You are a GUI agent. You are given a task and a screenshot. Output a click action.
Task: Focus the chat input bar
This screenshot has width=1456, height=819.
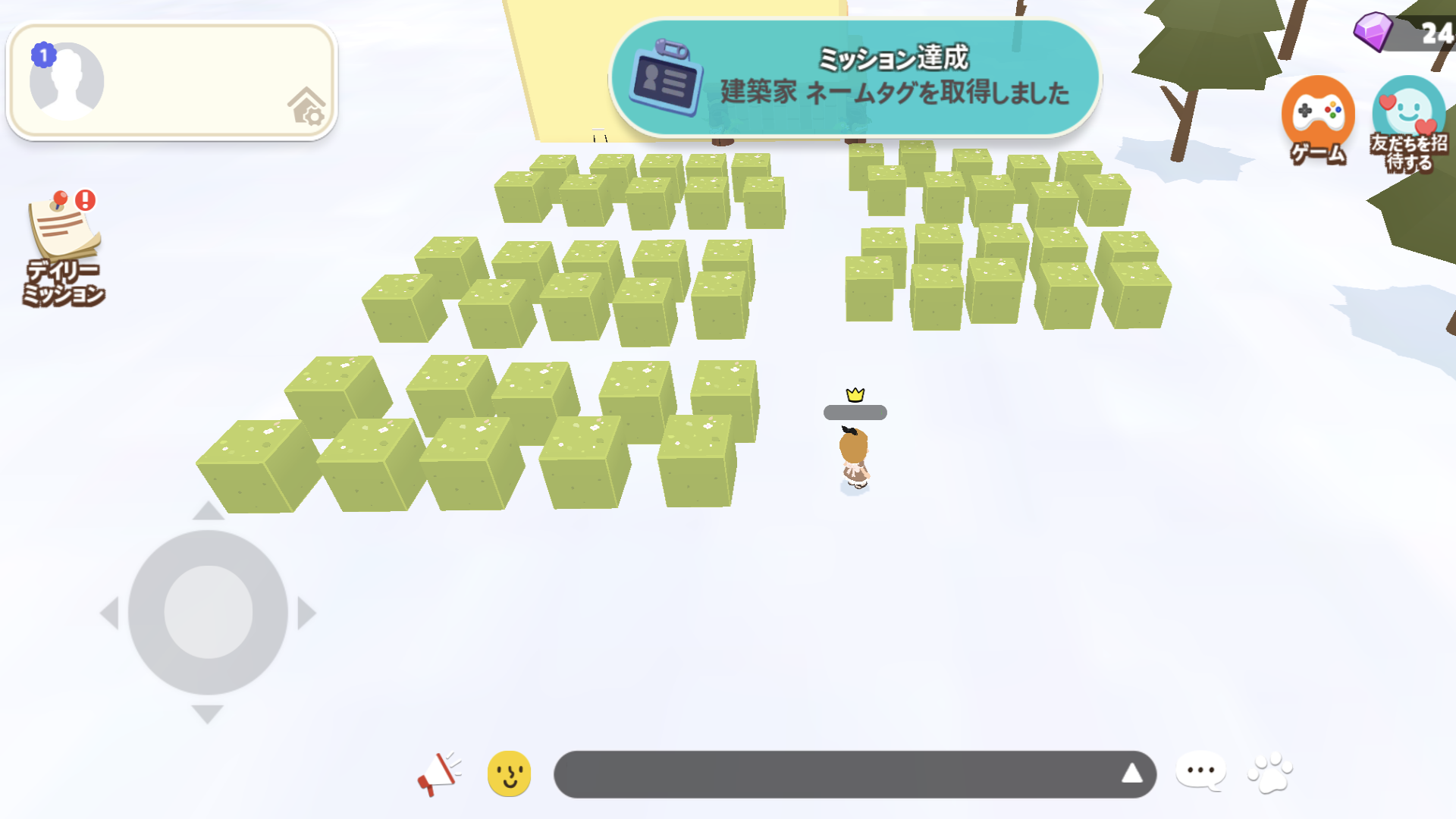834,773
